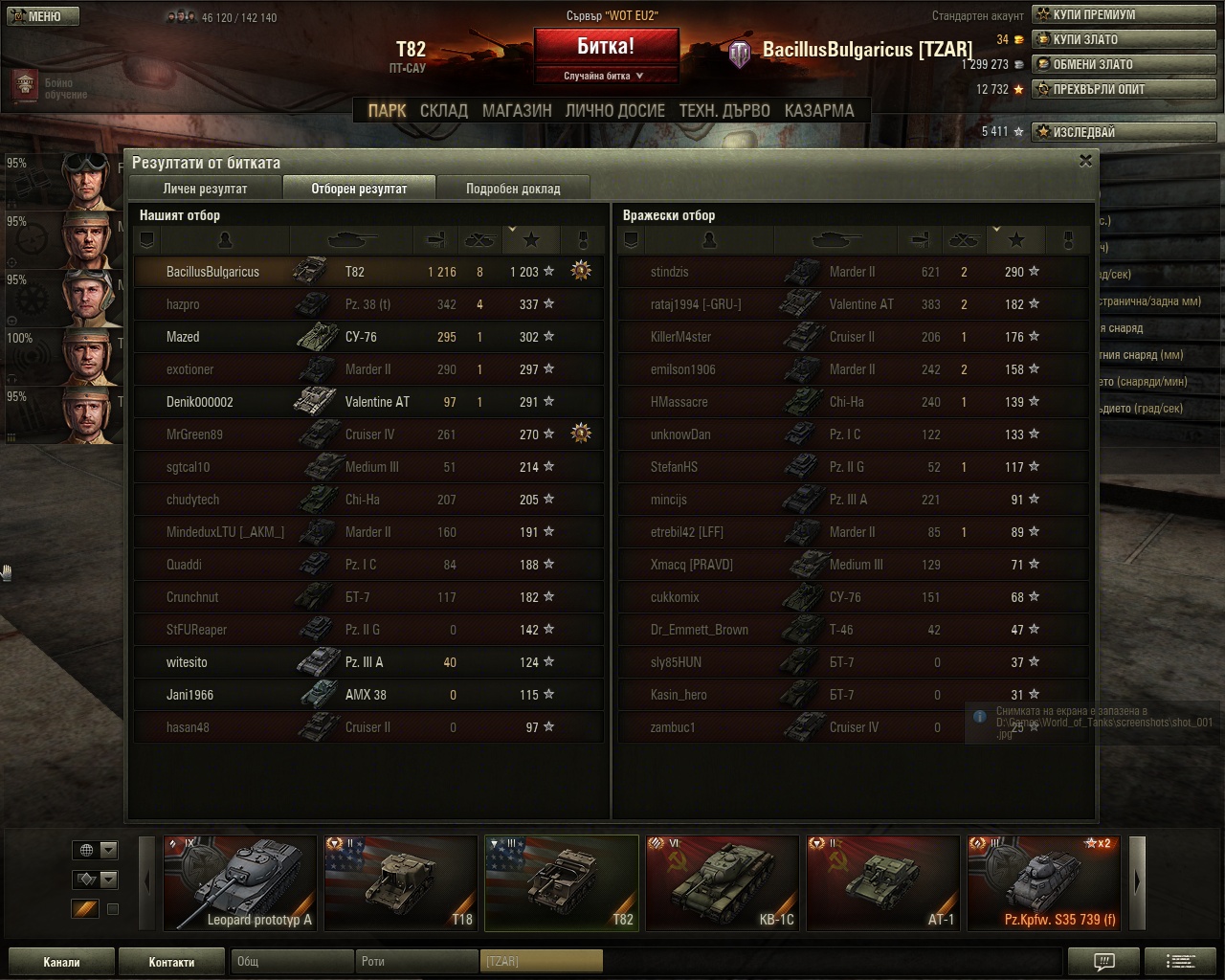Open the МЕНЮ main menu
The image size is (1225, 980).
(x=40, y=16)
